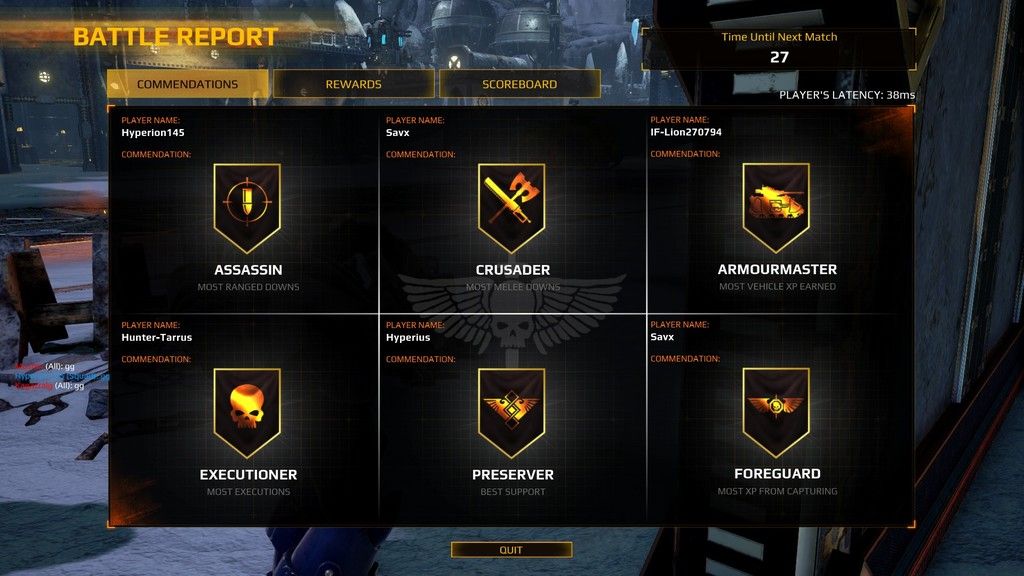Click player name Hunter-Tarrus

[x=157, y=337]
